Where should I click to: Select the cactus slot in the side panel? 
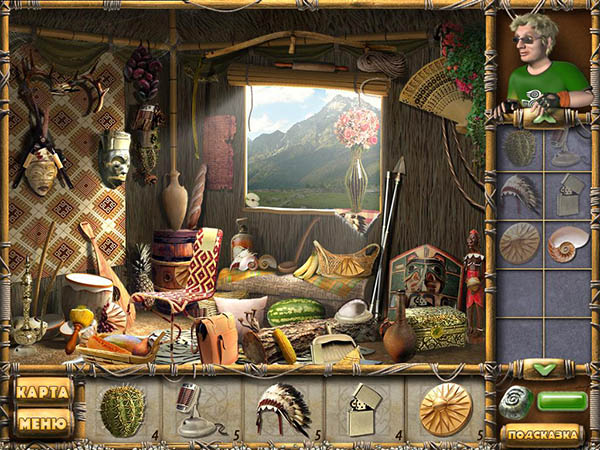coord(519,146)
